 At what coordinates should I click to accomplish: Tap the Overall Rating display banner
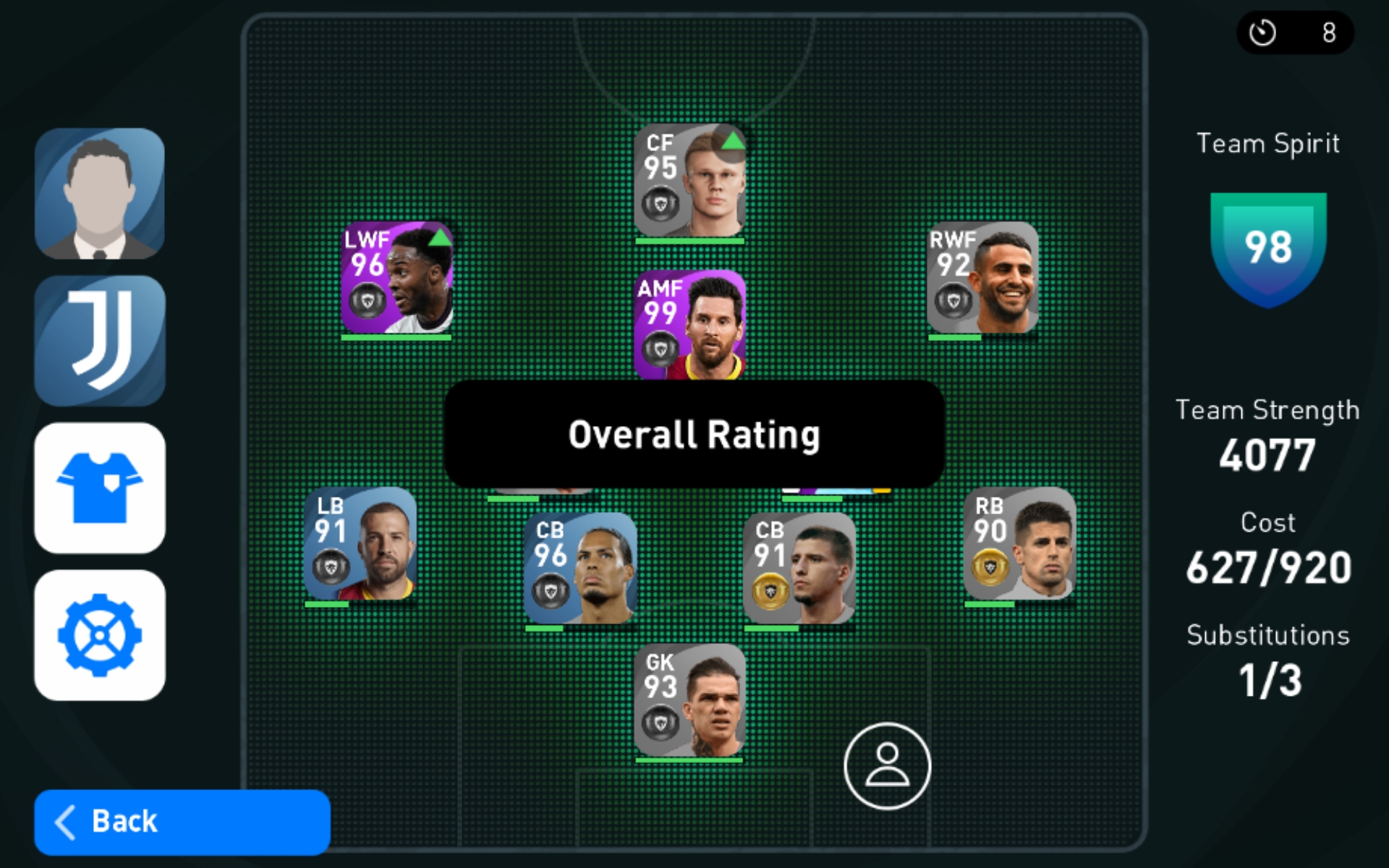coord(694,434)
